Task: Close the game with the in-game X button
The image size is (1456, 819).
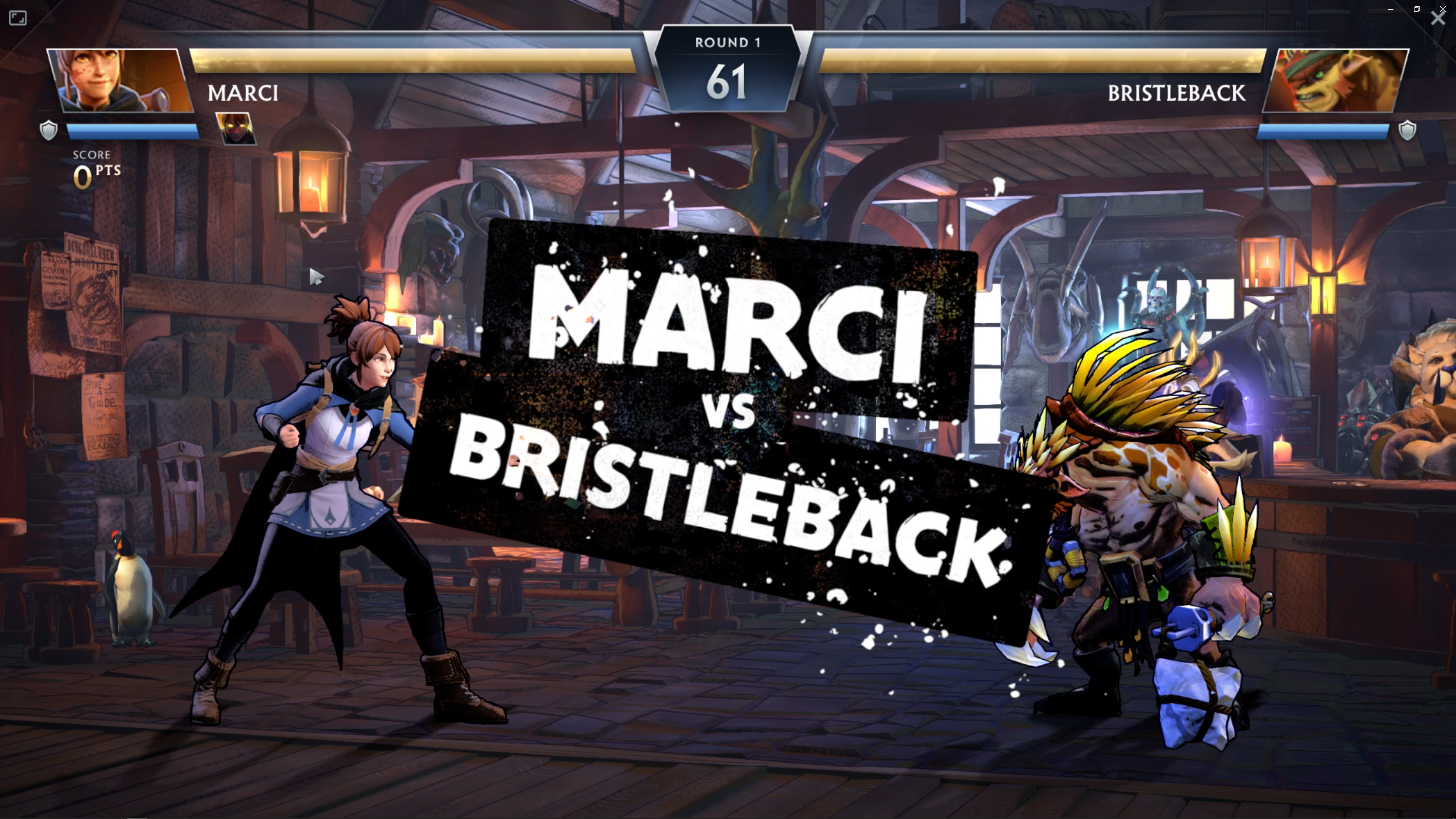Action: click(1439, 18)
